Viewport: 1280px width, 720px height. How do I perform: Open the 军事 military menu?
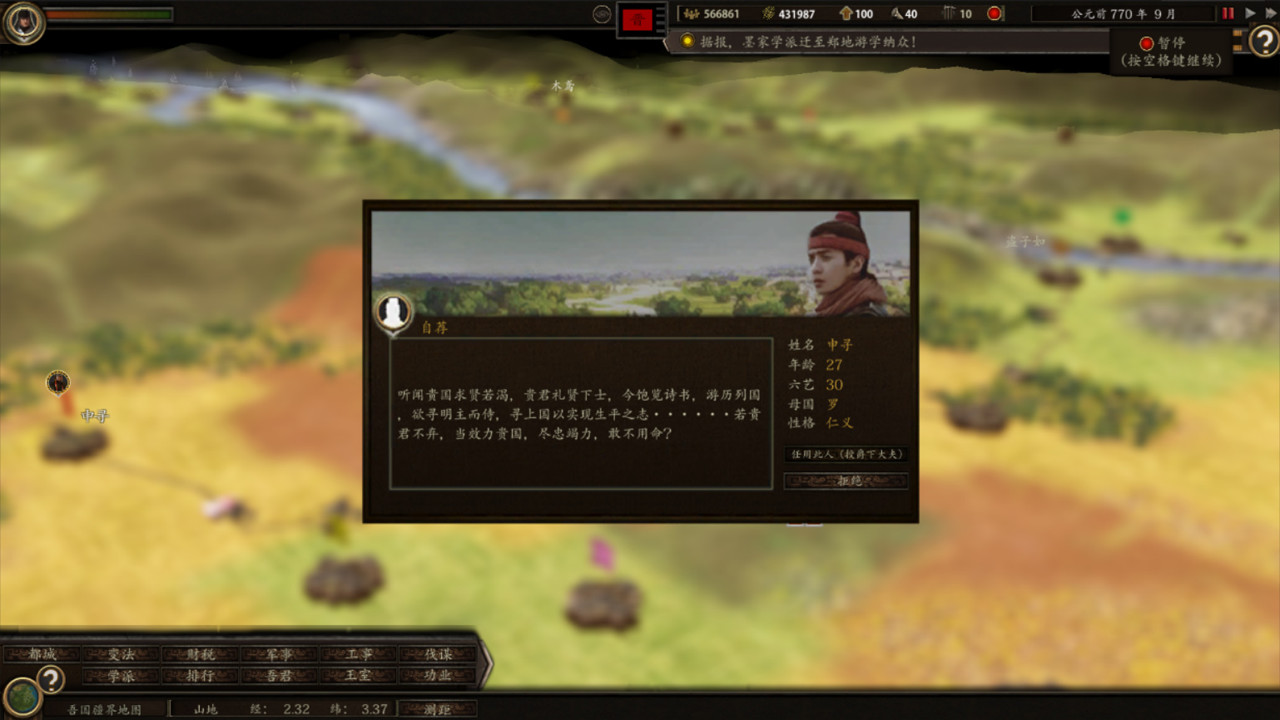(281, 654)
